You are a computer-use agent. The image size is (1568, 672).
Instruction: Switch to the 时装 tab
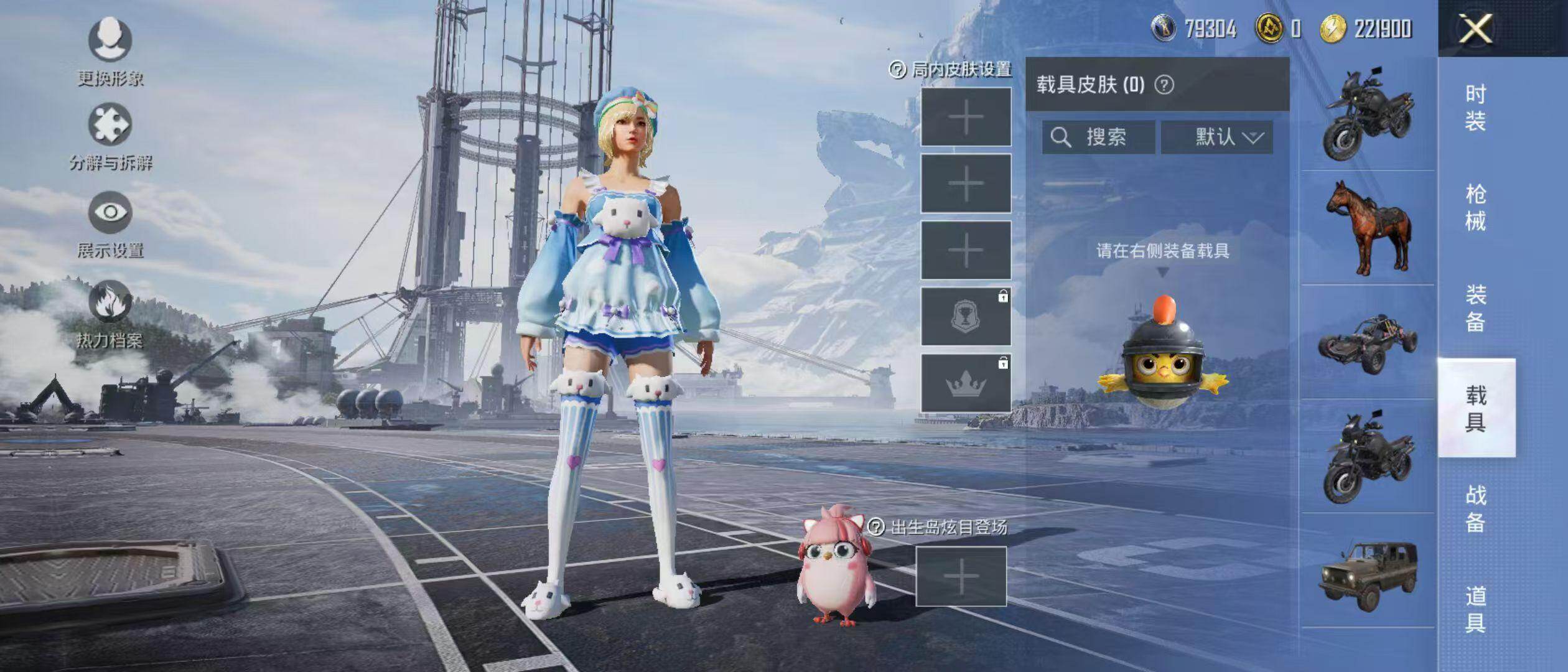pyautogui.click(x=1475, y=107)
